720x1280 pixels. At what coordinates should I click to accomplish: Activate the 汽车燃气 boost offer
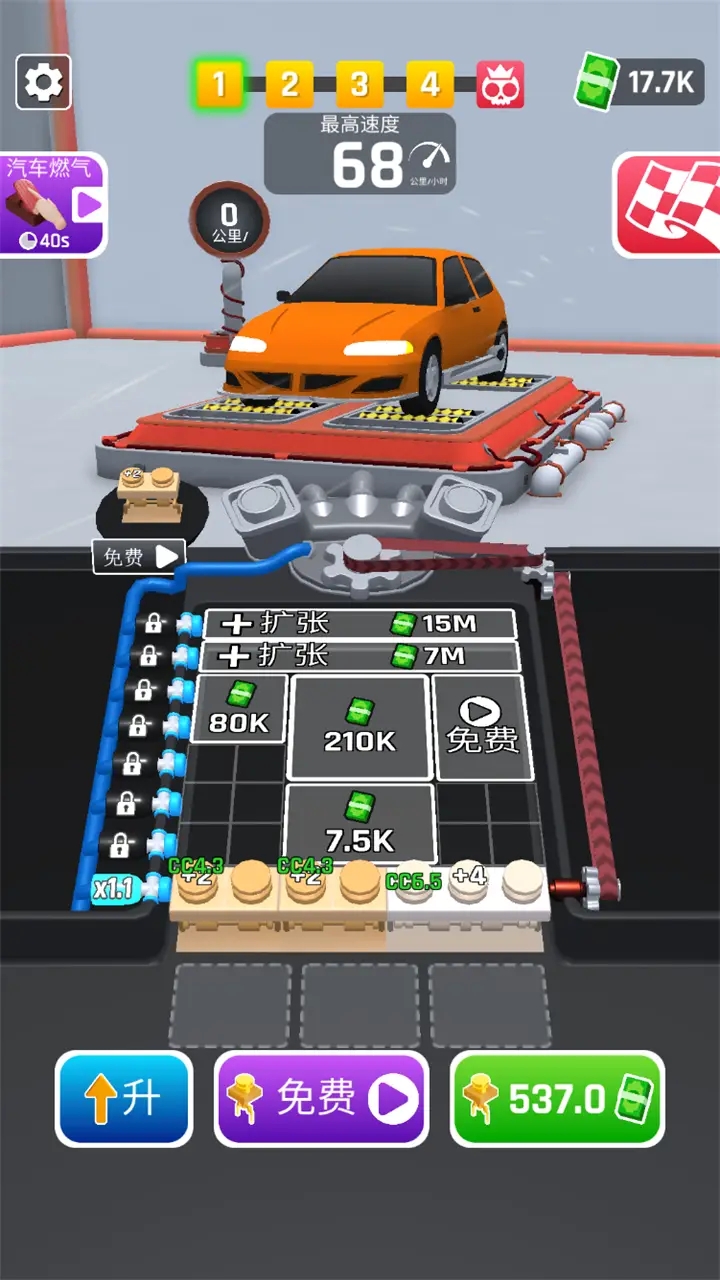point(52,205)
